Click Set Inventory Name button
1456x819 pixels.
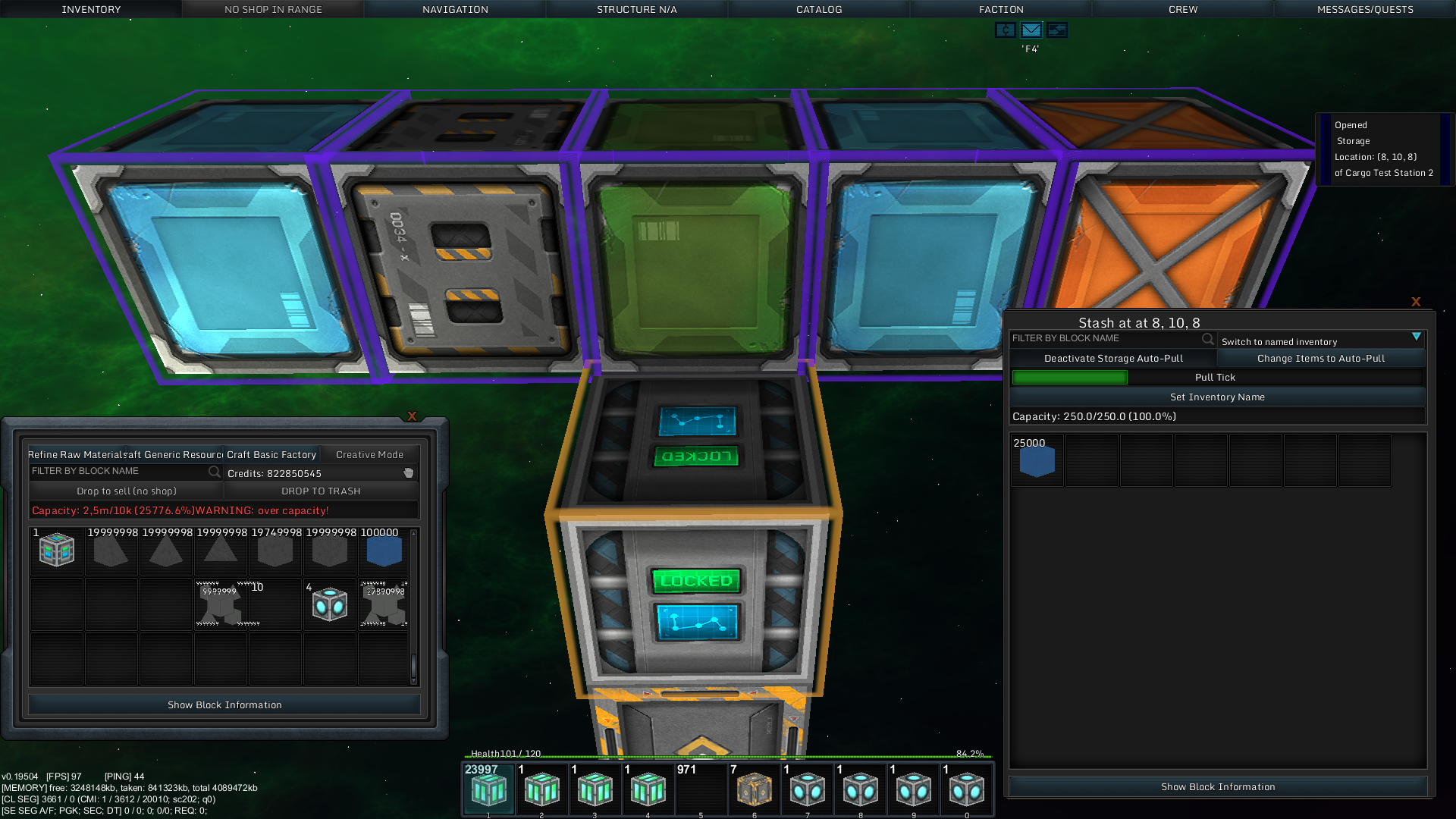[1217, 397]
